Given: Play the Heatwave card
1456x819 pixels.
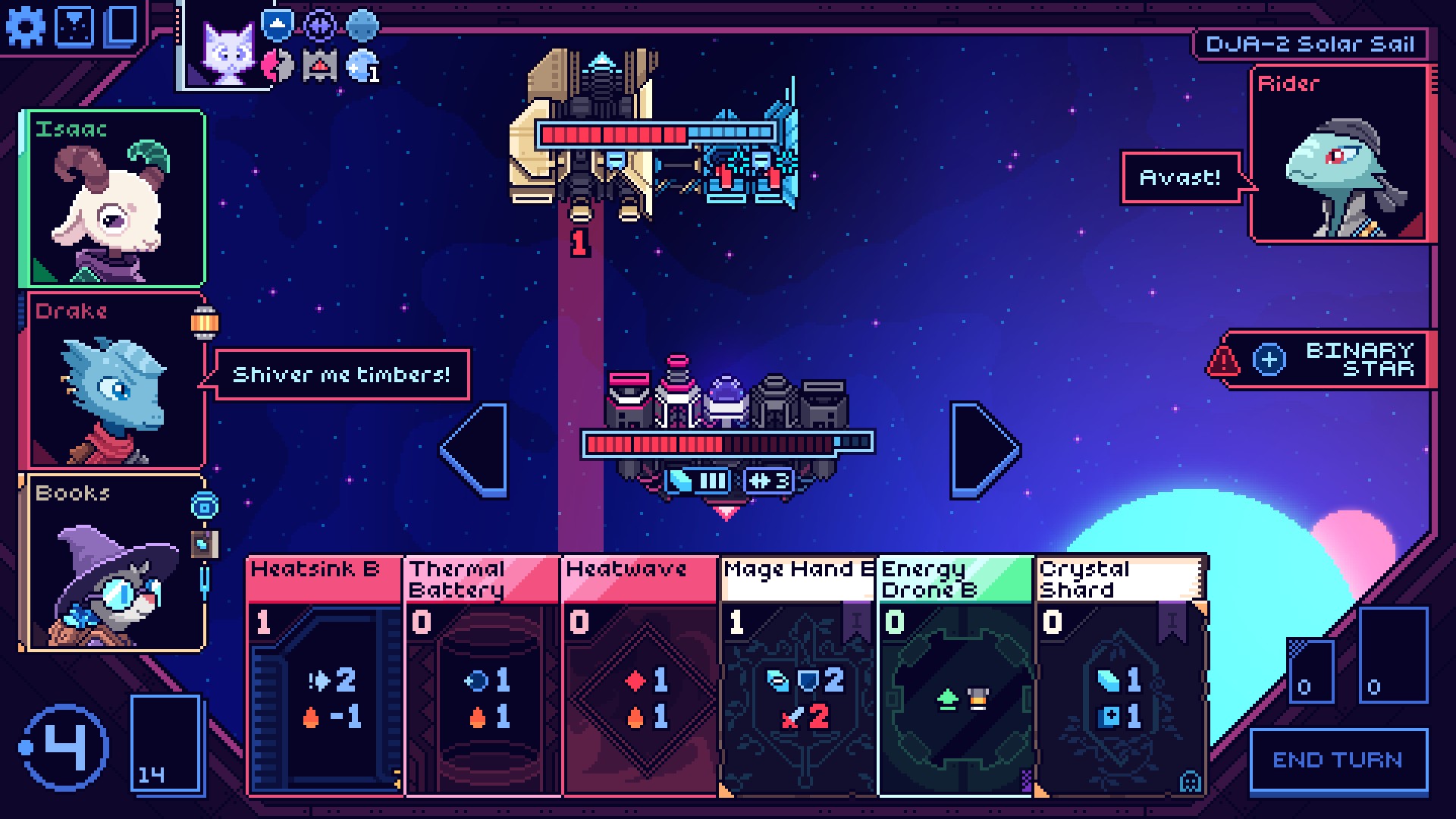Looking at the screenshot, I should pos(640,676).
